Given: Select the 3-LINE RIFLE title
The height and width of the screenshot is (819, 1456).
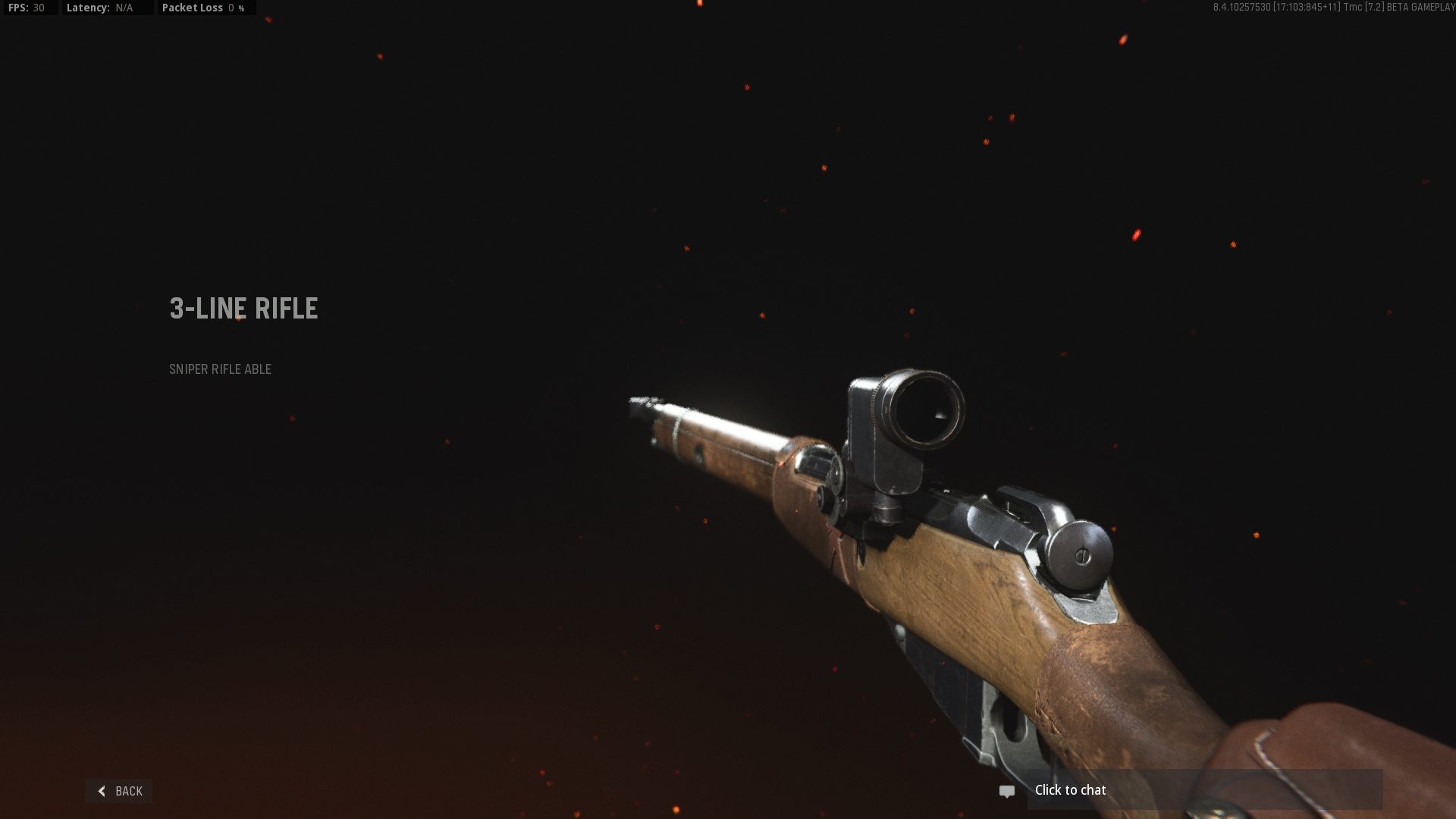Looking at the screenshot, I should click(x=243, y=309).
